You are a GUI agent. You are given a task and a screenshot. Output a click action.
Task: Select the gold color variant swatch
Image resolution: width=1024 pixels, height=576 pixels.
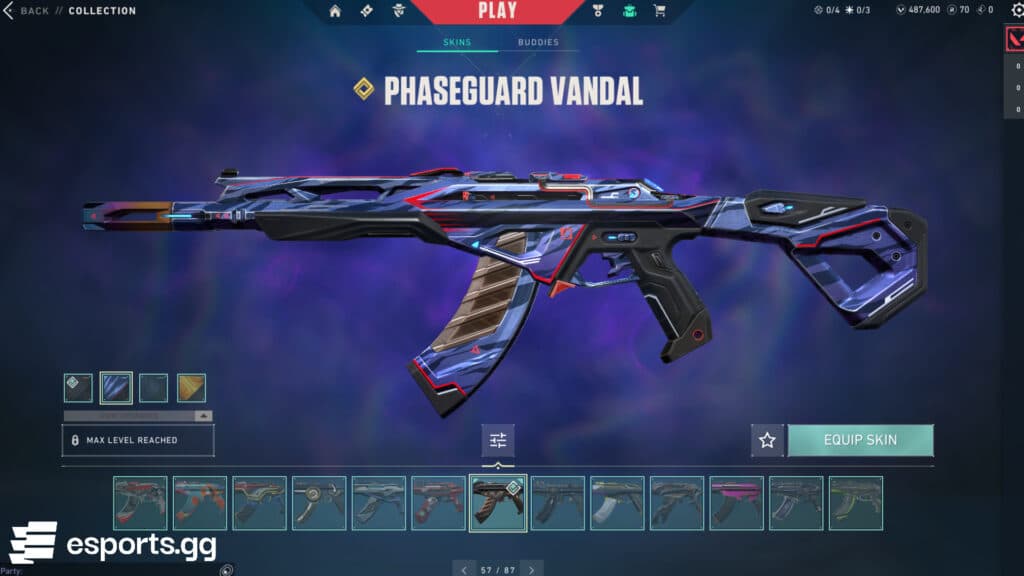point(191,388)
